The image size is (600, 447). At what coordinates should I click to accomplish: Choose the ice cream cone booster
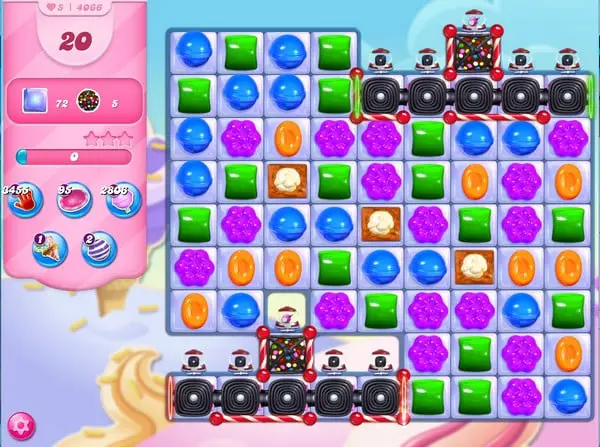click(x=48, y=248)
